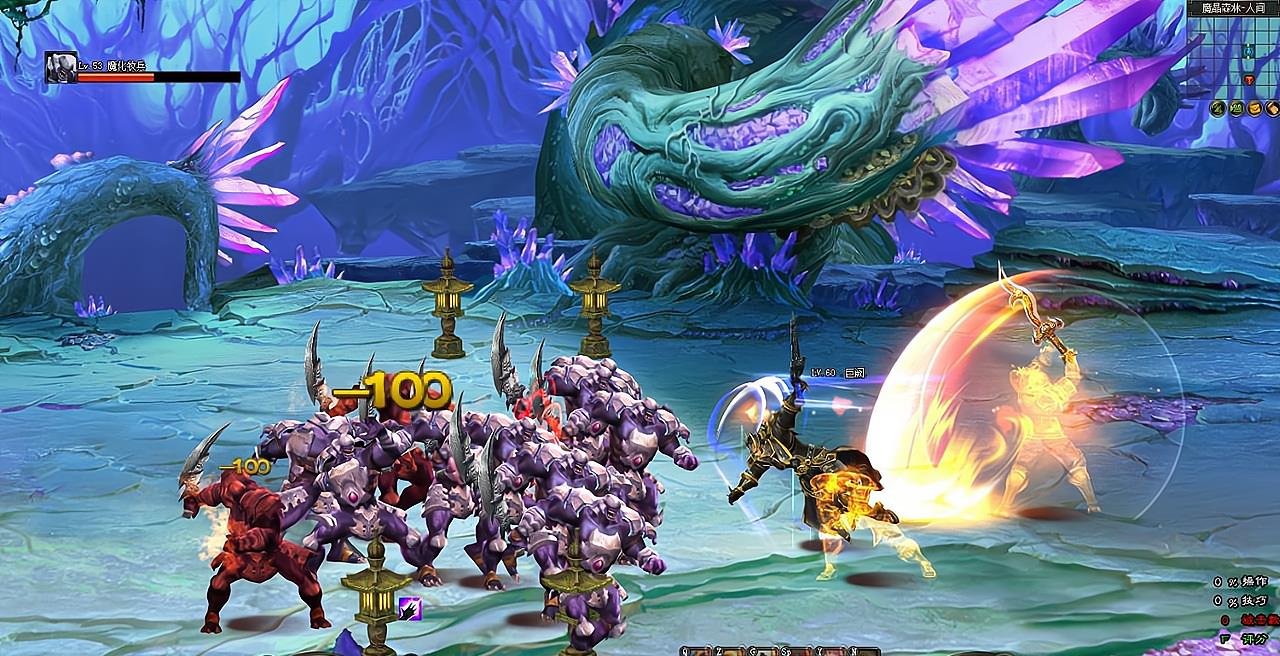The width and height of the screenshot is (1280, 656).
Task: Select the red boss room marker on the minimap
Action: point(1249,79)
